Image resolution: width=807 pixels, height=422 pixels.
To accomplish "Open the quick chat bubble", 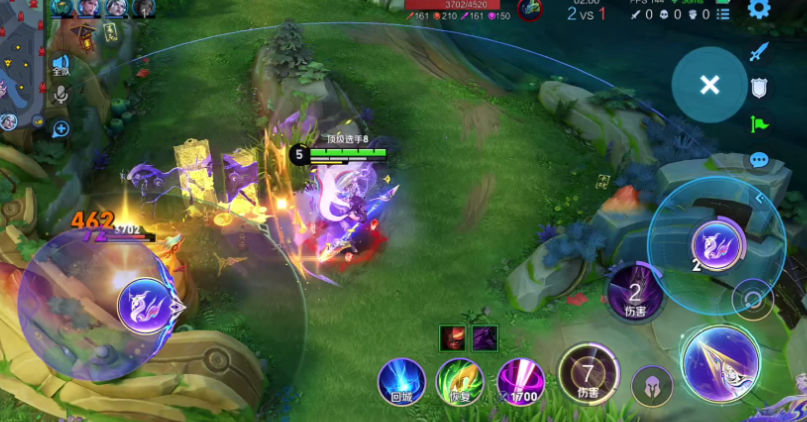I will [759, 160].
